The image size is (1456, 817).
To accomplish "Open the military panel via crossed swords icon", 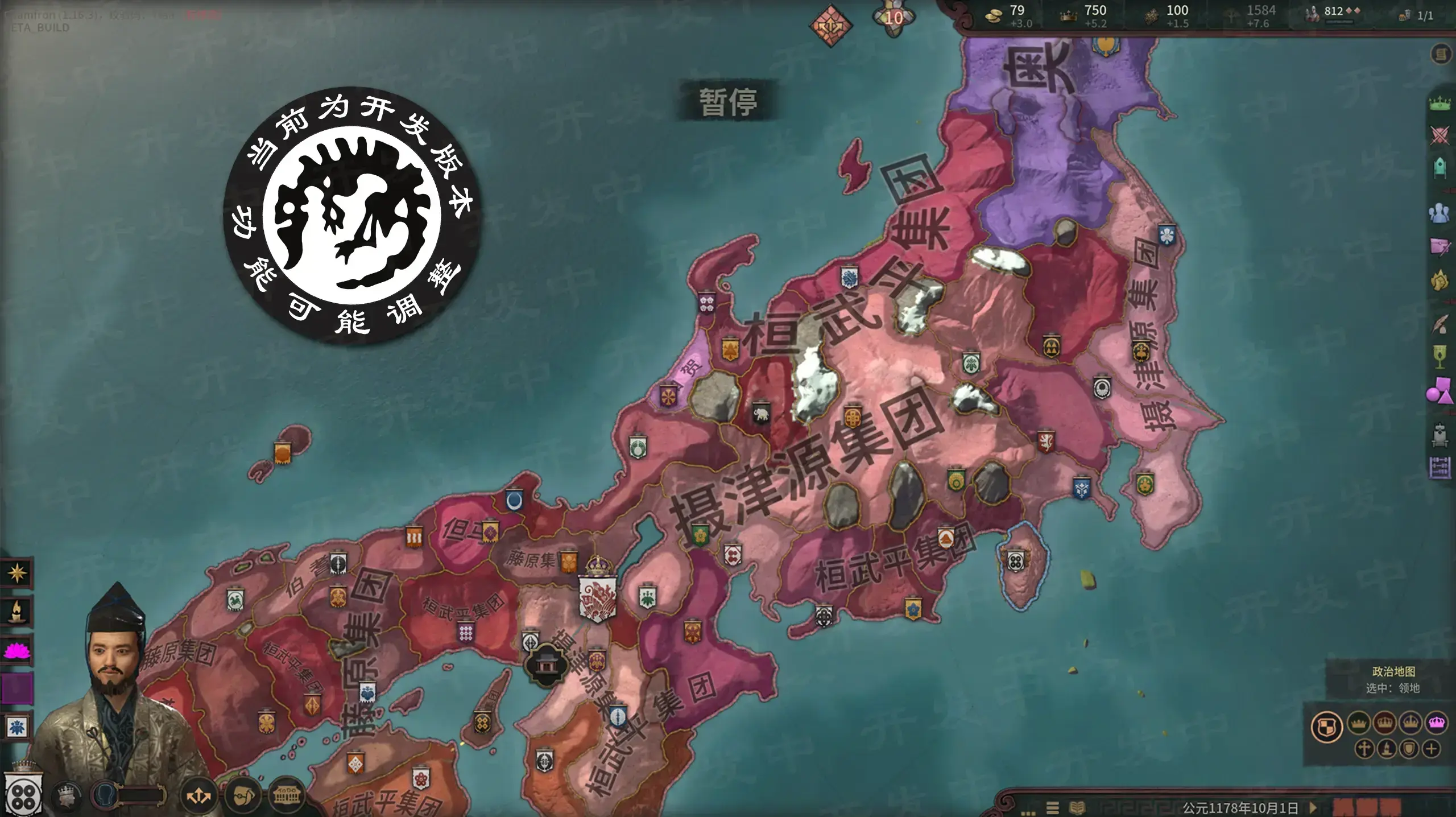I will [x=1439, y=135].
